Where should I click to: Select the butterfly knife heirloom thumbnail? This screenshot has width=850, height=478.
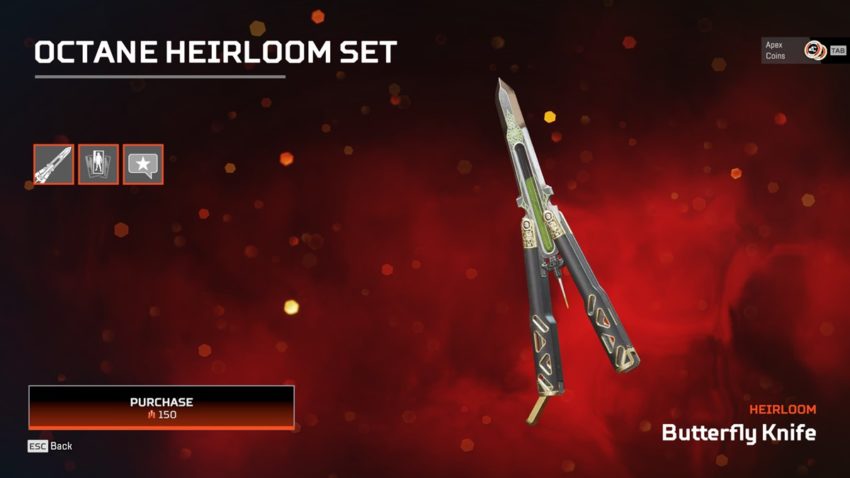click(53, 164)
